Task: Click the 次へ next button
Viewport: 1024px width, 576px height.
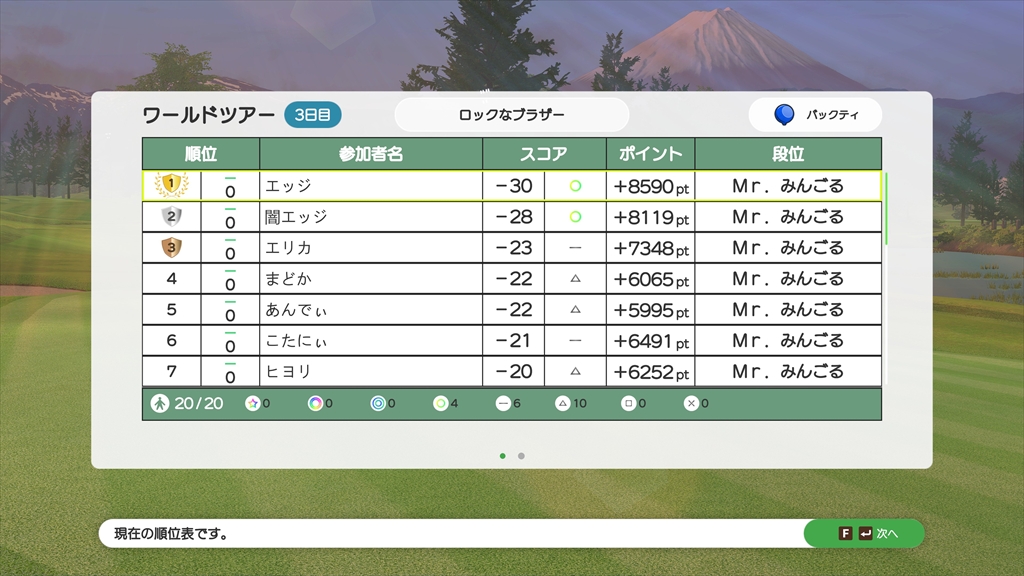Action: coord(864,534)
